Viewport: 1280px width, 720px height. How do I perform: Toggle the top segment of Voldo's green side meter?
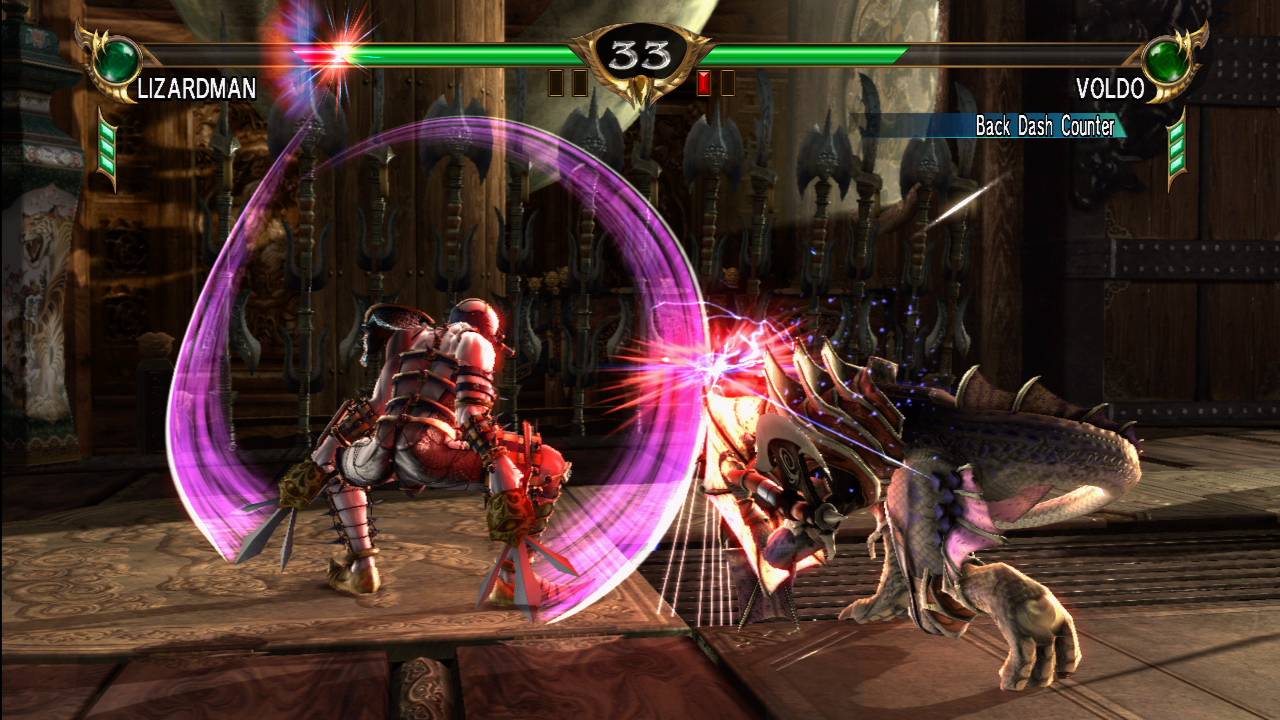[x=1176, y=132]
